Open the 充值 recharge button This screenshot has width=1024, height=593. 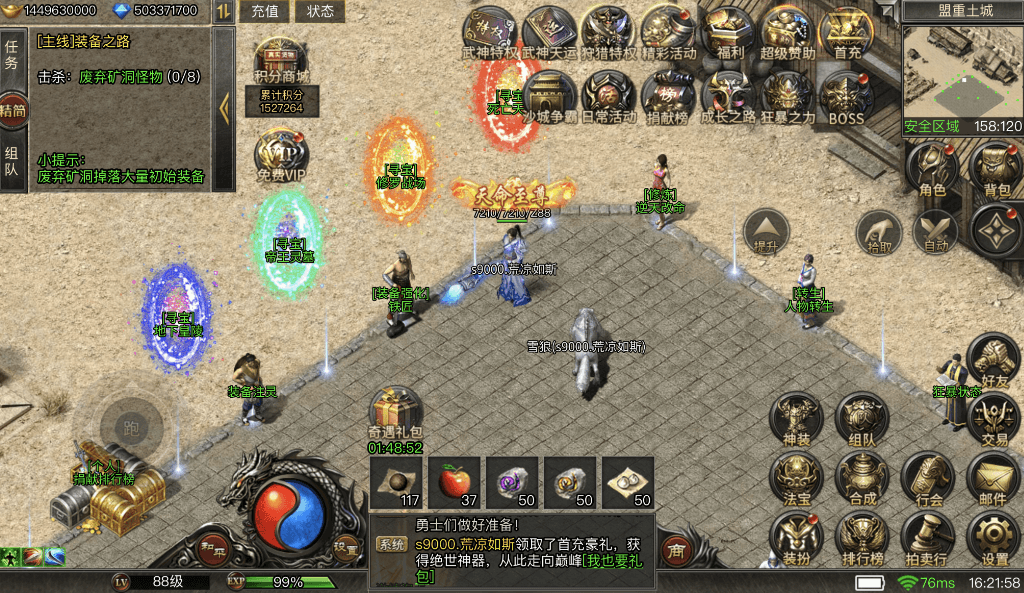[x=265, y=12]
